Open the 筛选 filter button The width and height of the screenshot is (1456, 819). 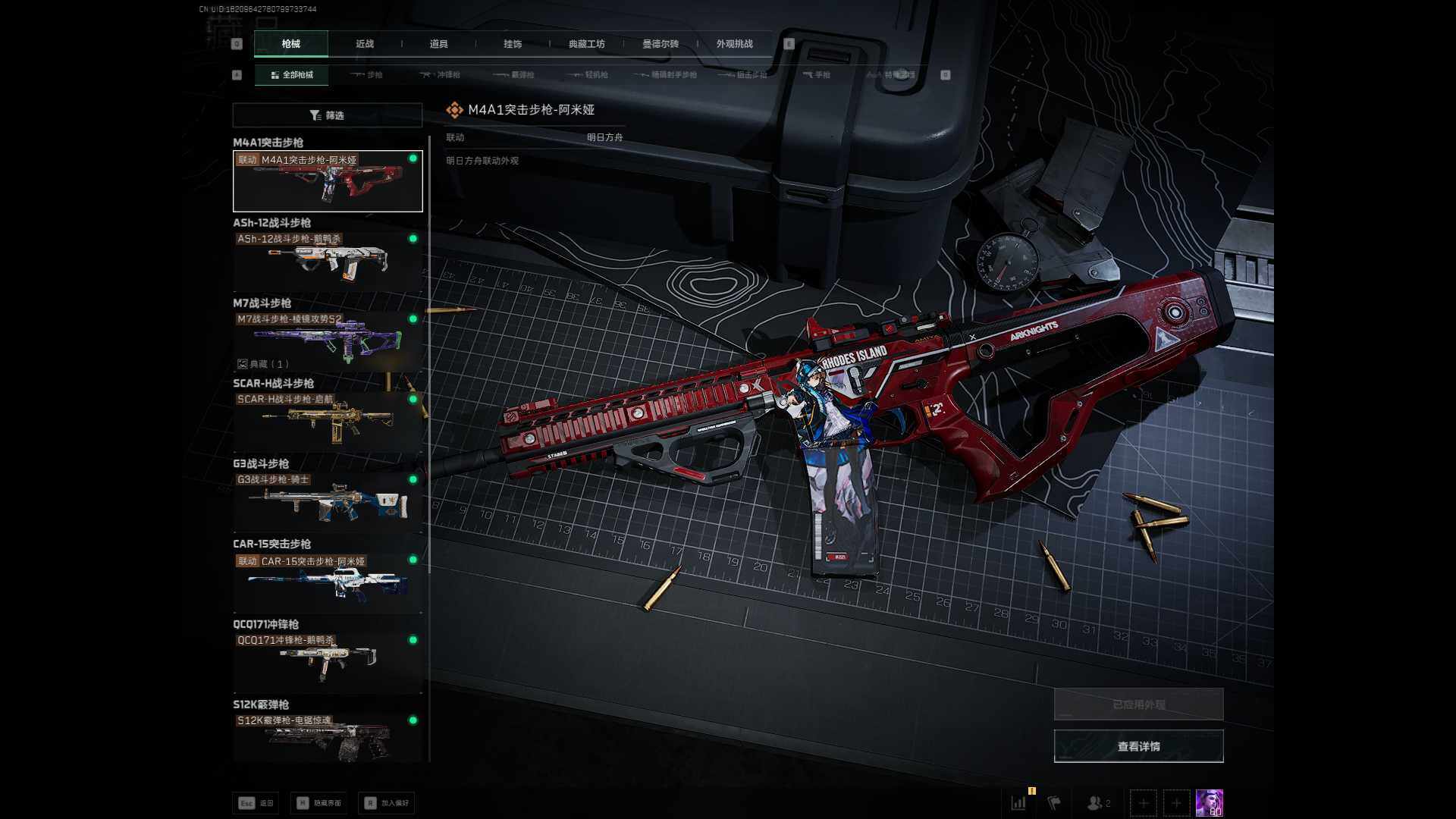pyautogui.click(x=328, y=115)
